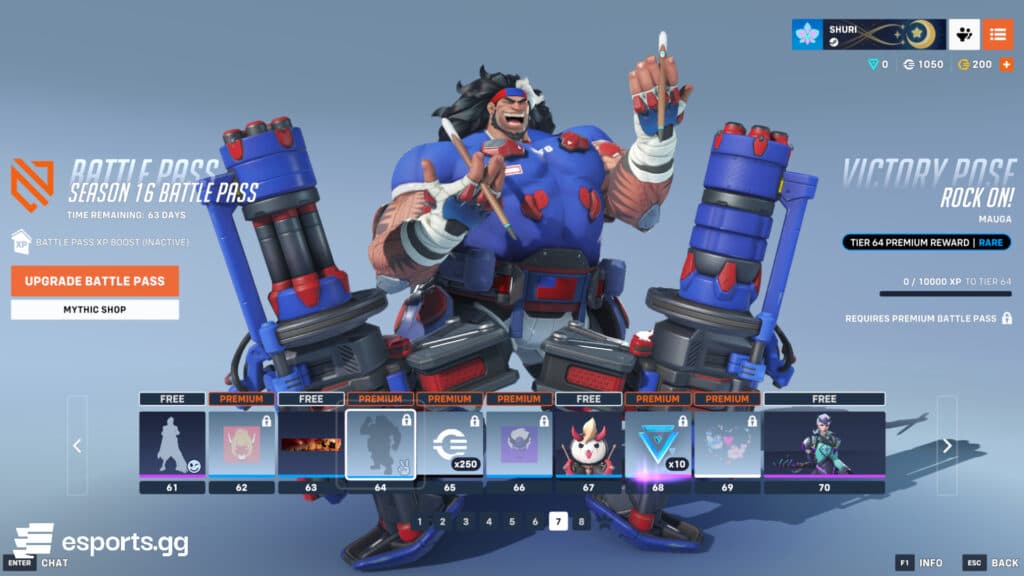
Task: Go to the previous battle pass tier page
Action: point(77,445)
